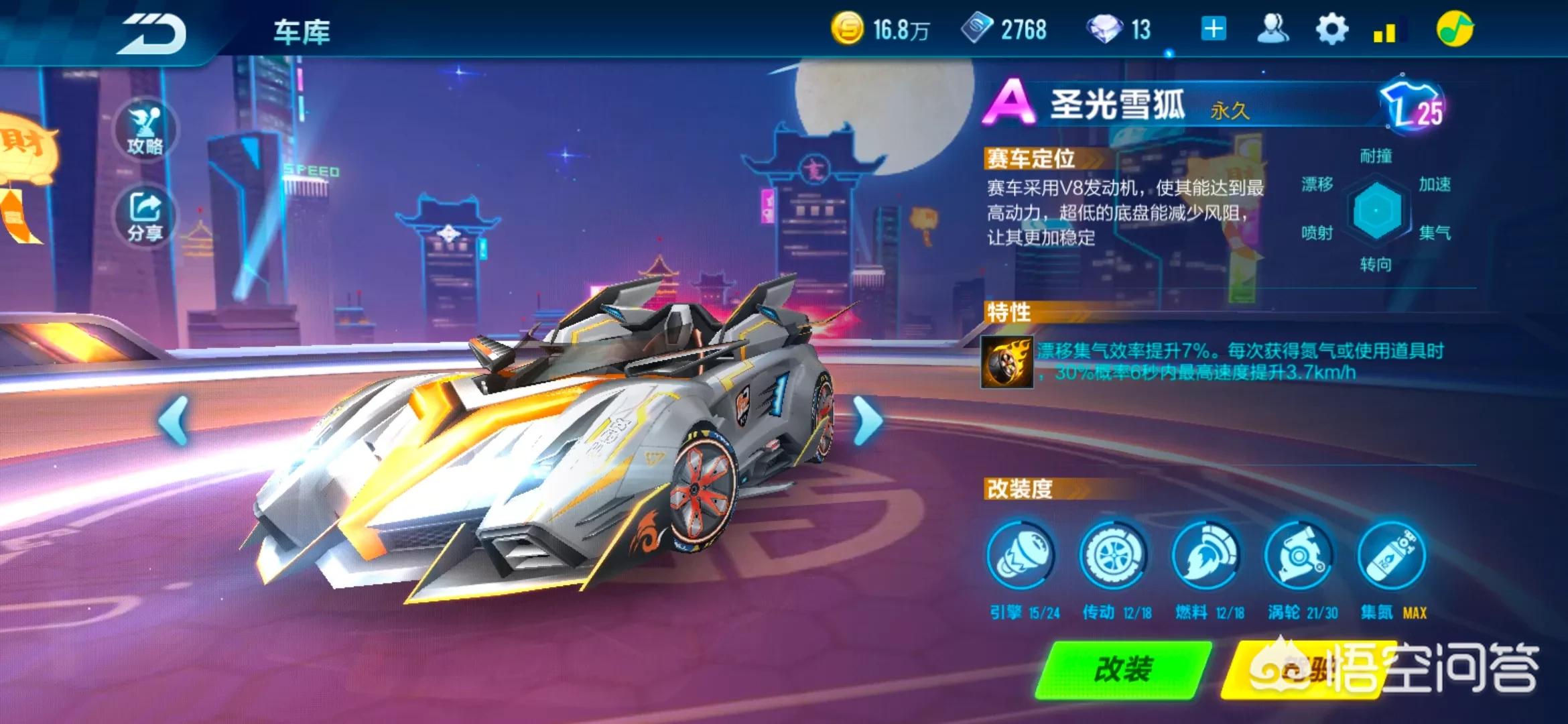Open settings via the gear icon
Screen dimensions: 1568x724
coord(1331,29)
